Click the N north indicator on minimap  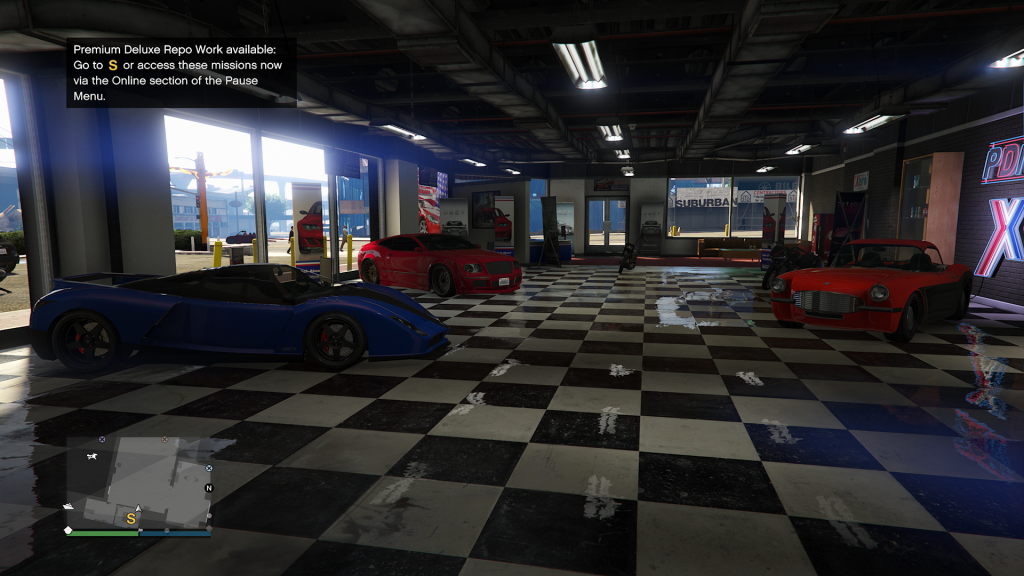coord(209,488)
